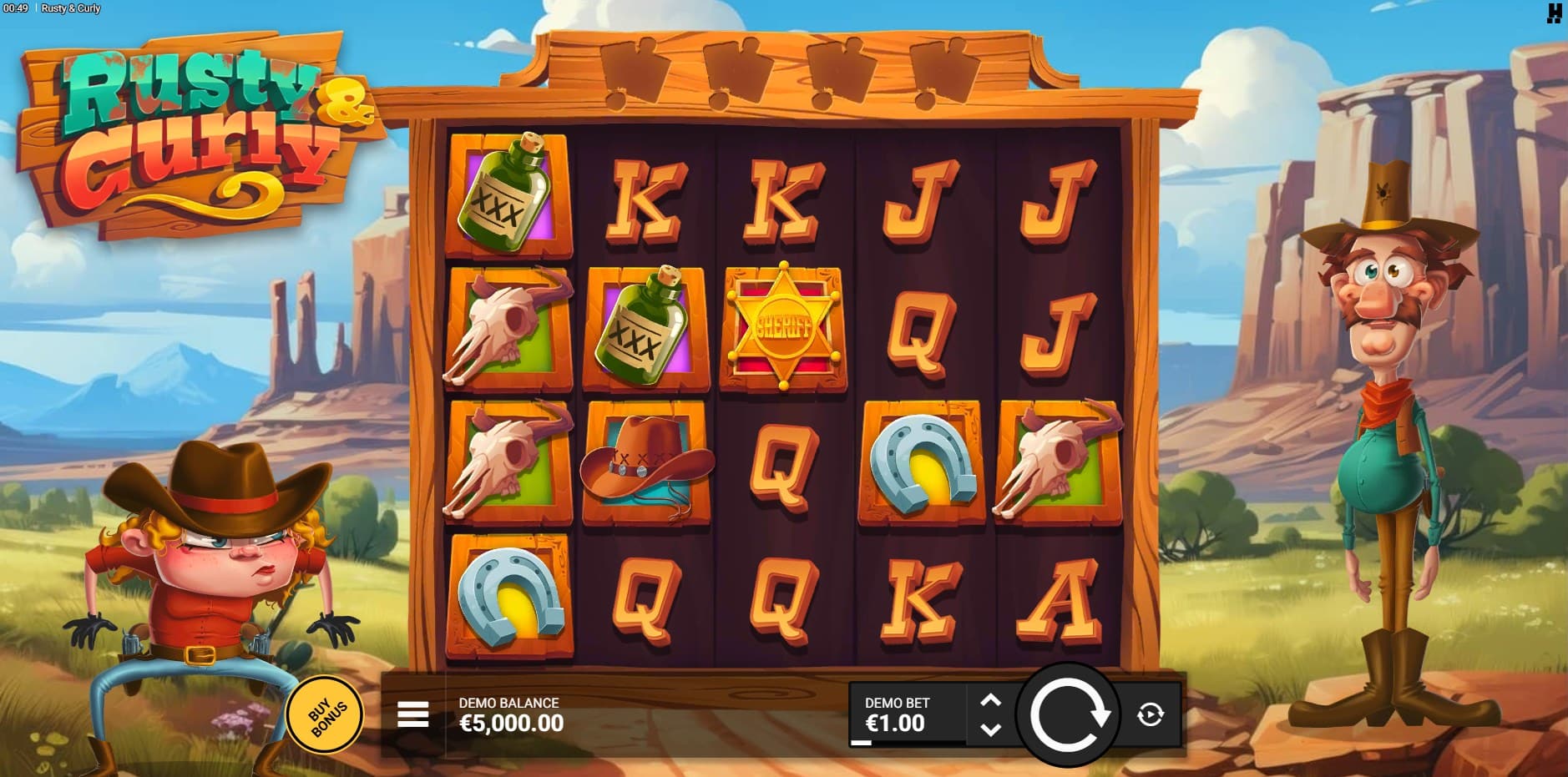This screenshot has height=777, width=1568.
Task: Increase the demo bet with the up arrow
Action: point(990,700)
